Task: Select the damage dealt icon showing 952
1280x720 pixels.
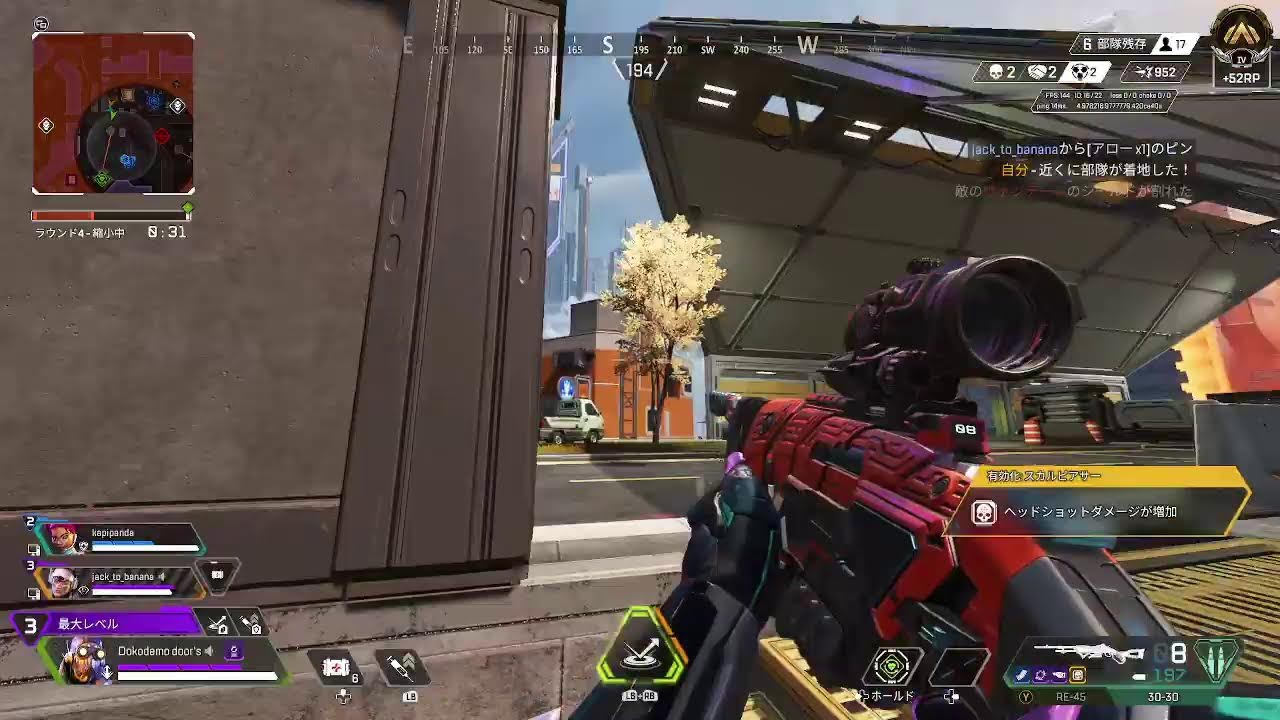Action: (1145, 70)
